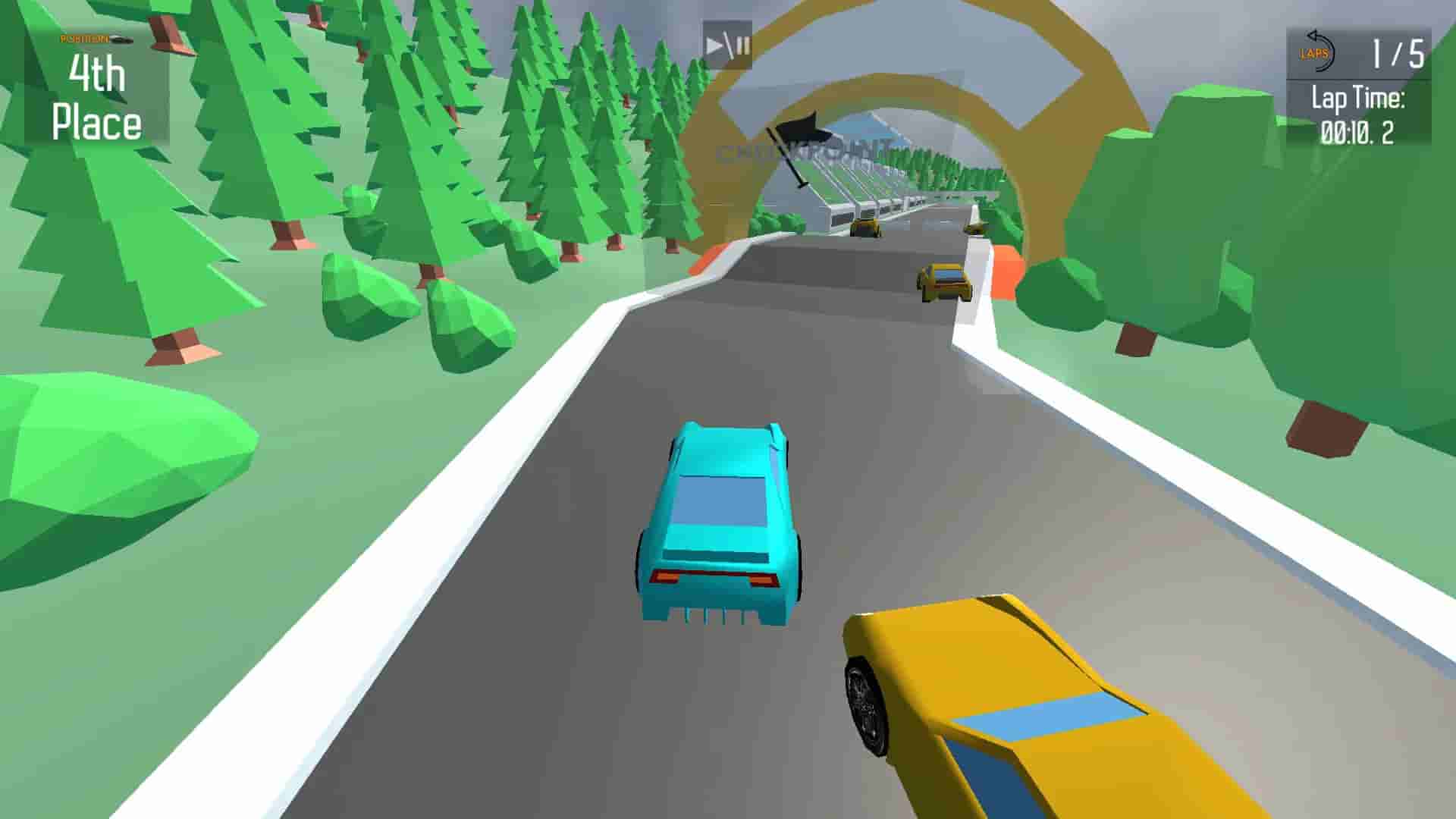Screen dimensions: 1456x819
Task: Click the orange LAPS label icon
Action: [x=1314, y=53]
